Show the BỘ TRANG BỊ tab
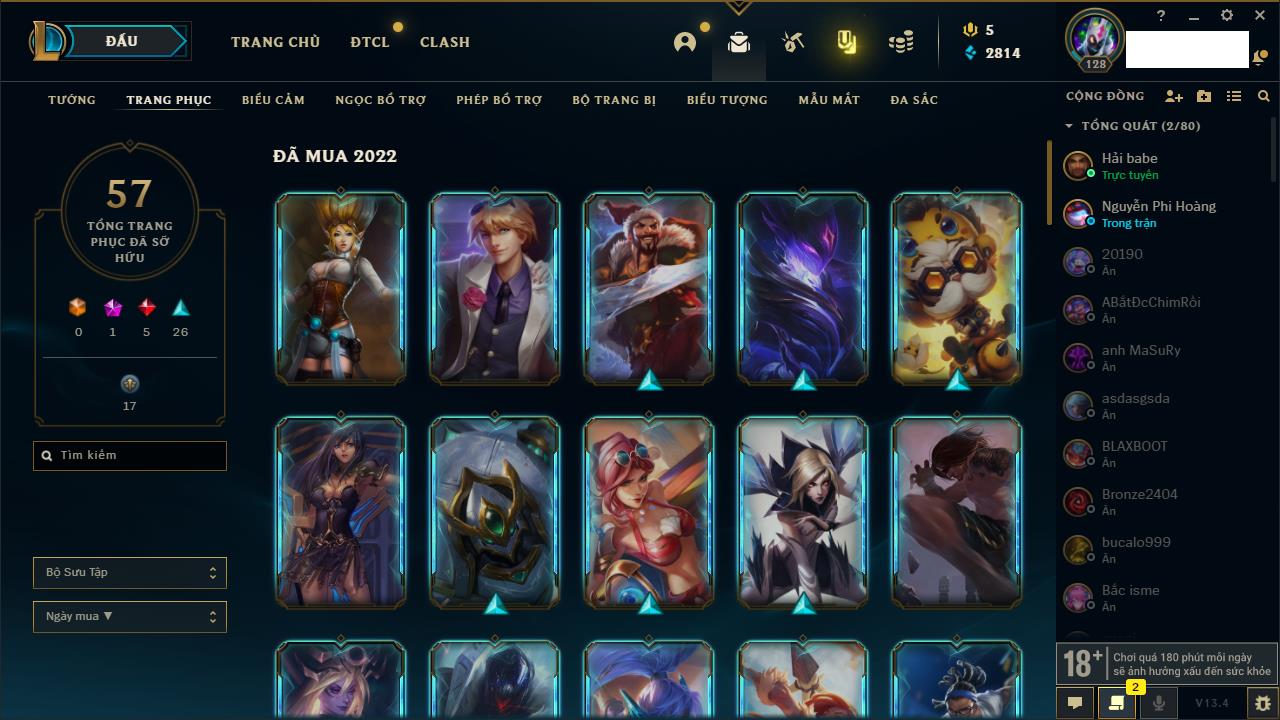Viewport: 1280px width, 720px height. tap(614, 100)
